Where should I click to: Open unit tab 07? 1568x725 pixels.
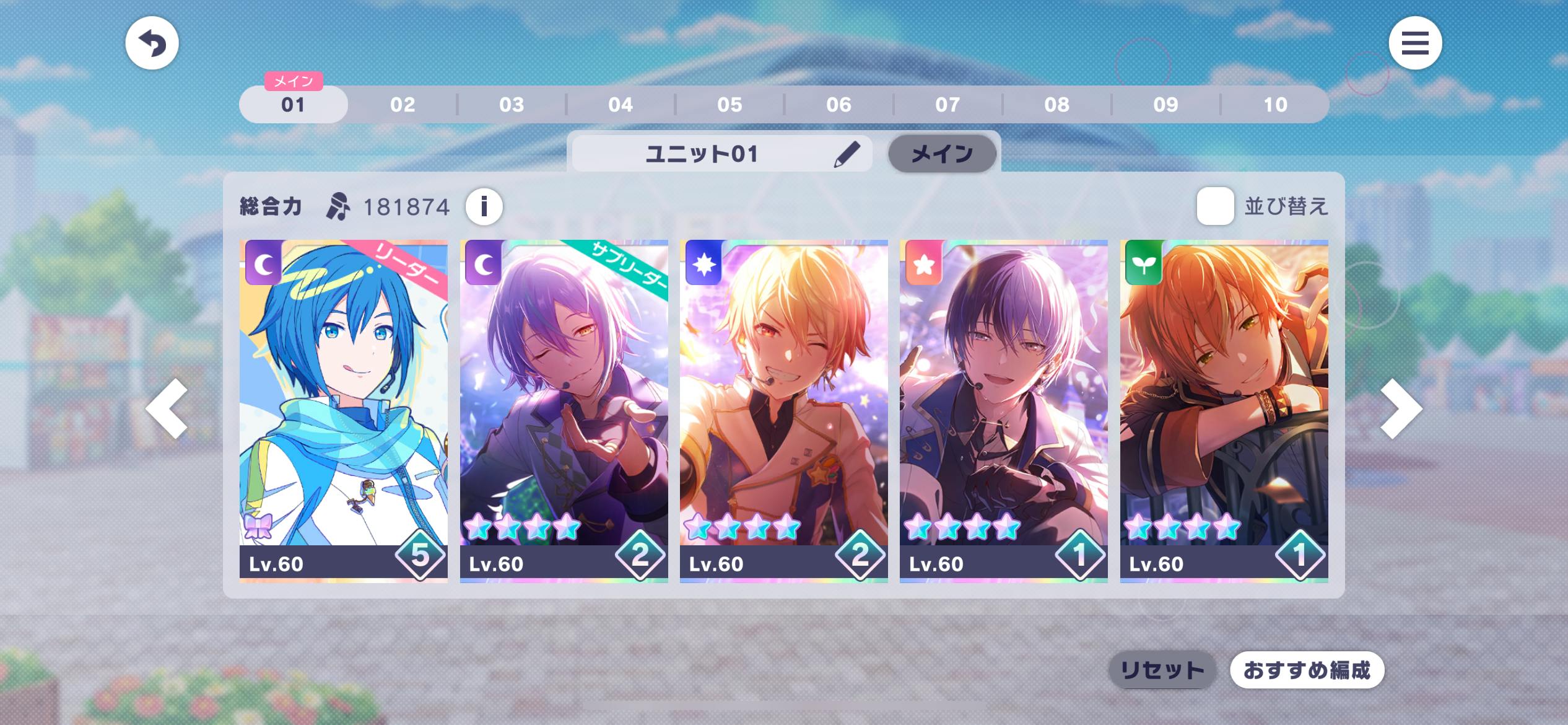(x=947, y=105)
